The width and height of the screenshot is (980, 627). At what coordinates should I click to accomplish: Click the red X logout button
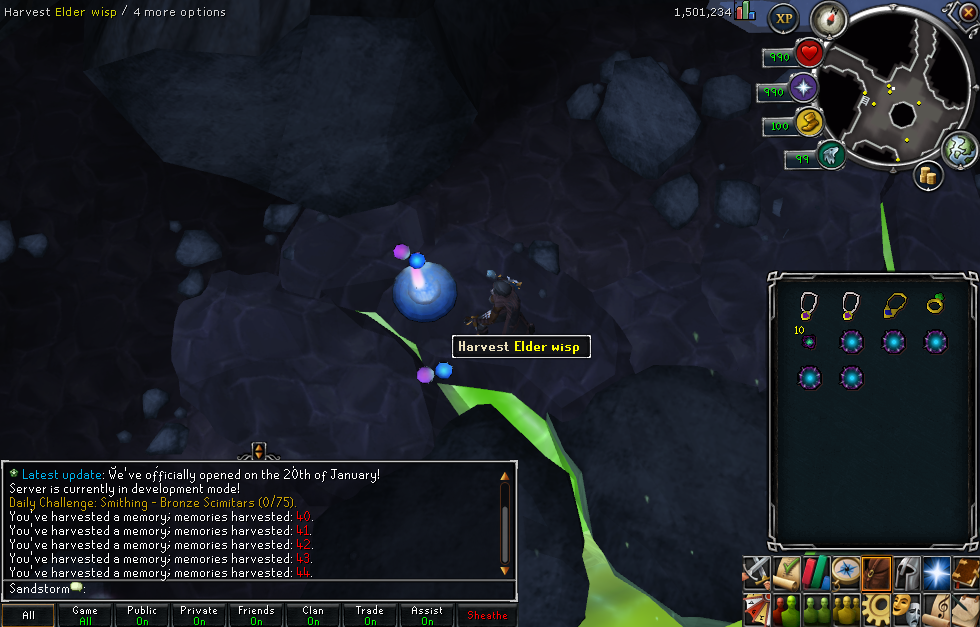point(968,12)
